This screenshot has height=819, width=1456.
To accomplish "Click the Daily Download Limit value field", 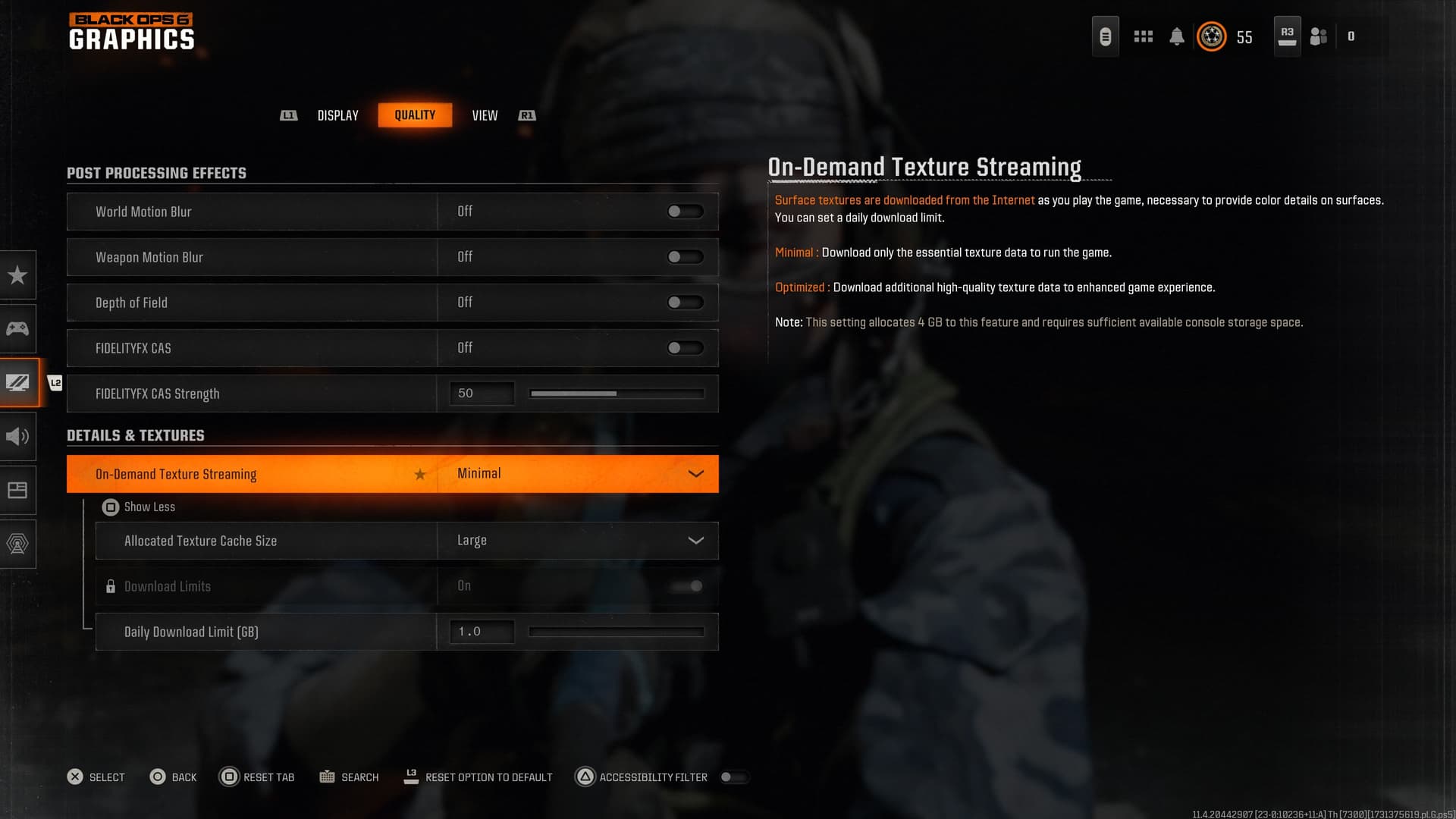I will 481,631.
